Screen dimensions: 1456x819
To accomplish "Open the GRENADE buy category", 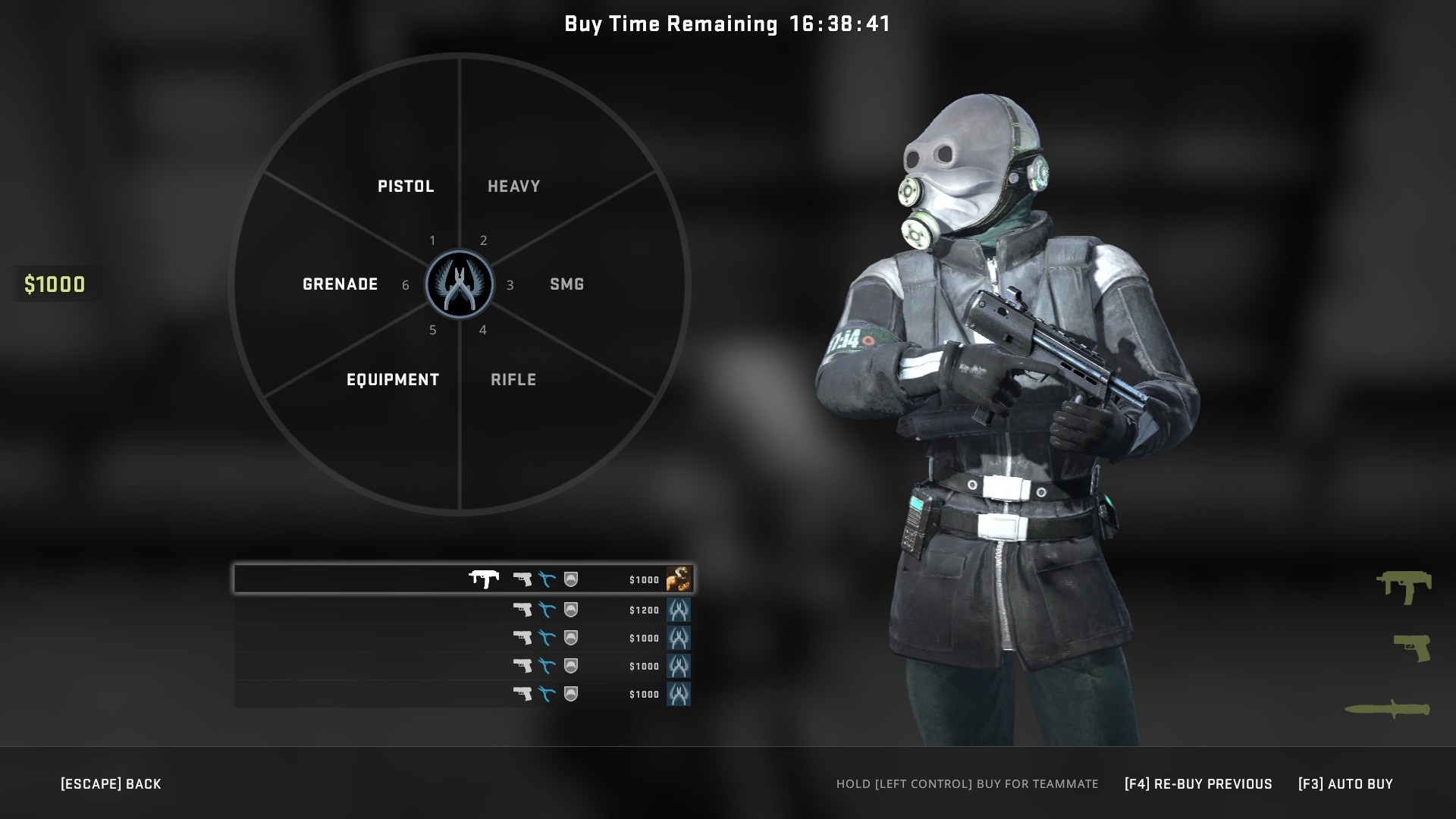I will tap(340, 284).
